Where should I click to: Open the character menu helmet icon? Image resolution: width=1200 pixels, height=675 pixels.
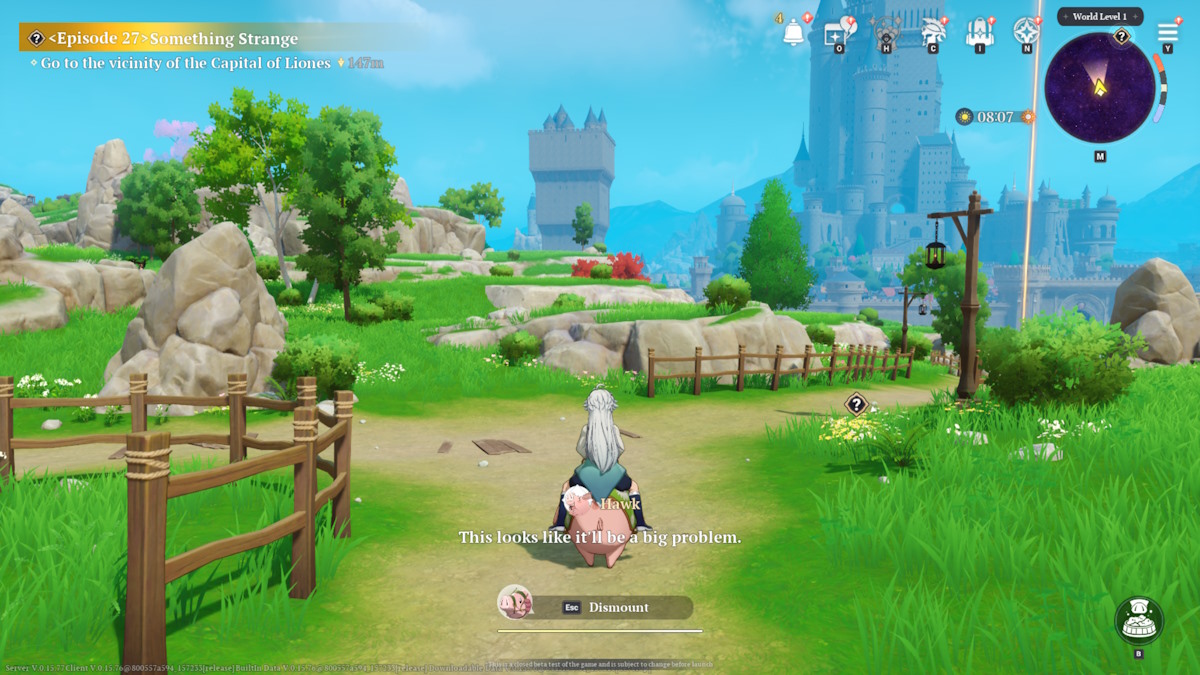coord(932,32)
